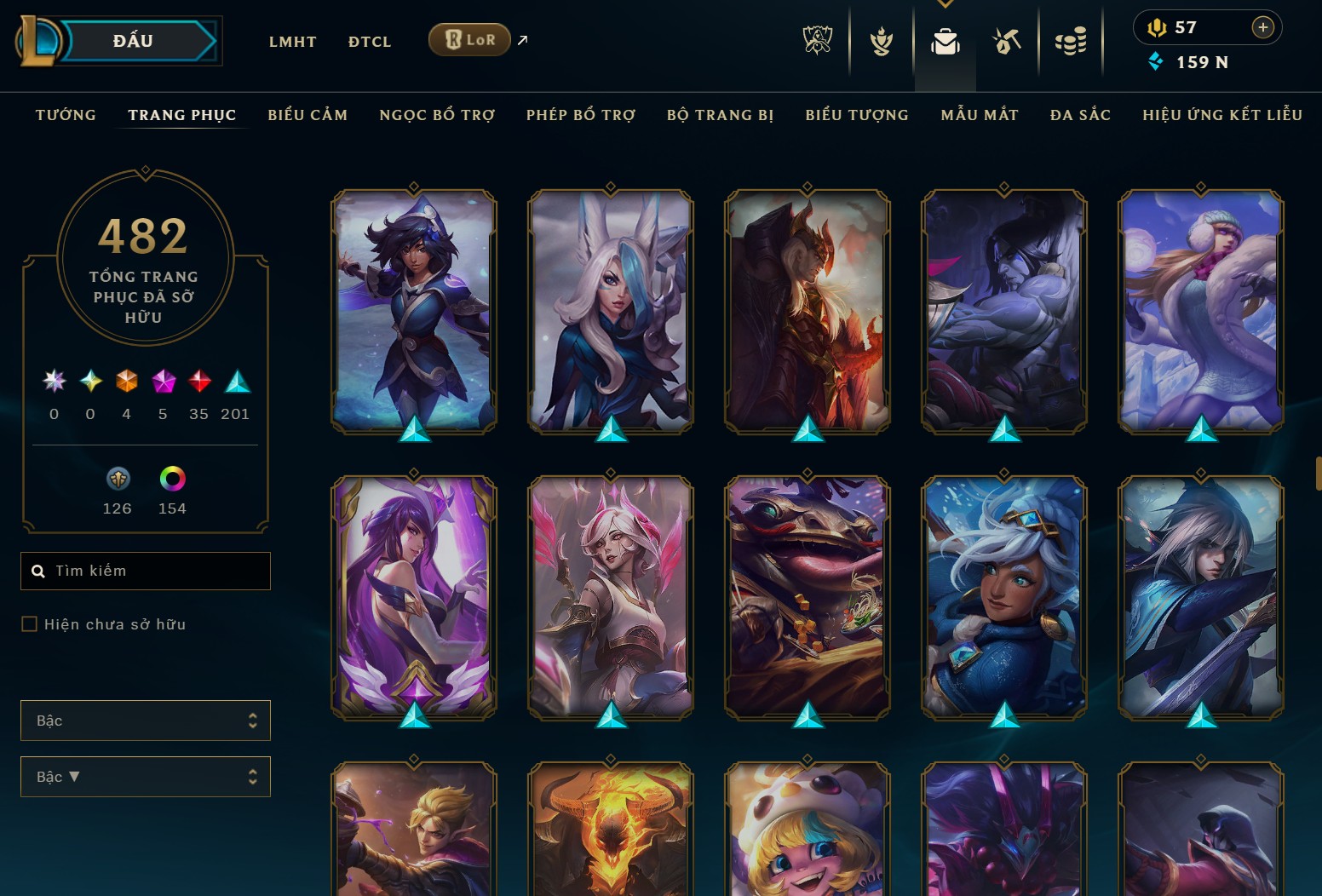
Task: Select the purple epic rarity gem icon
Action: (163, 382)
